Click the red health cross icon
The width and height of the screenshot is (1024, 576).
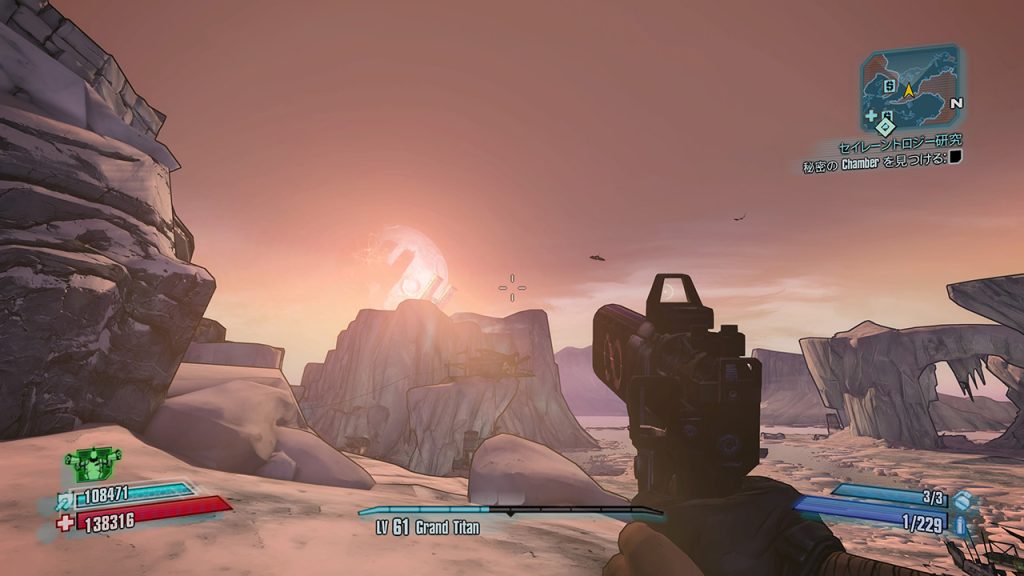tap(62, 521)
